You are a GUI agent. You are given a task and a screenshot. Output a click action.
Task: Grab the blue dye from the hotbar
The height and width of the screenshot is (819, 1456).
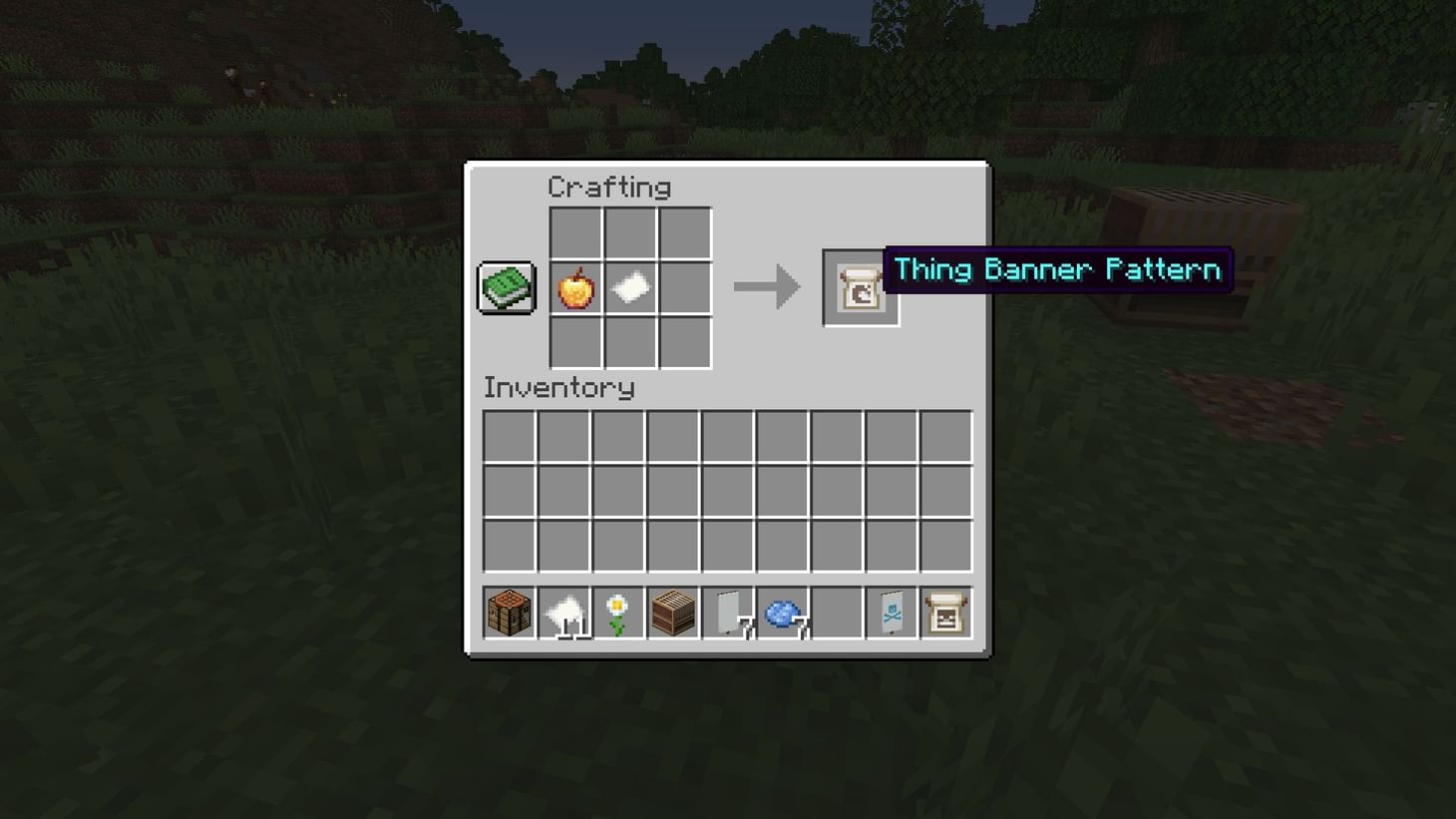[x=780, y=613]
